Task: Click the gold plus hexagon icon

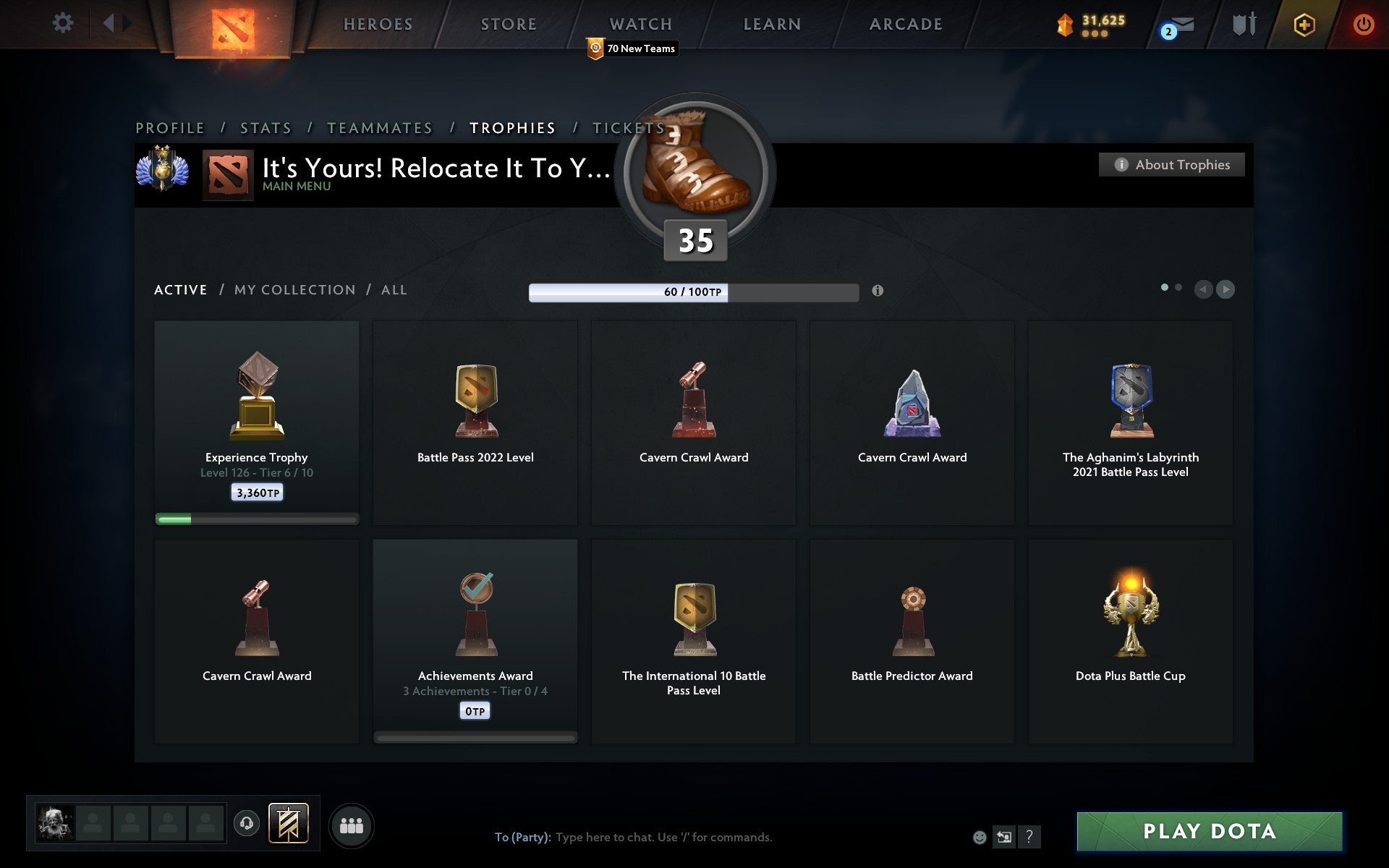Action: click(1304, 24)
